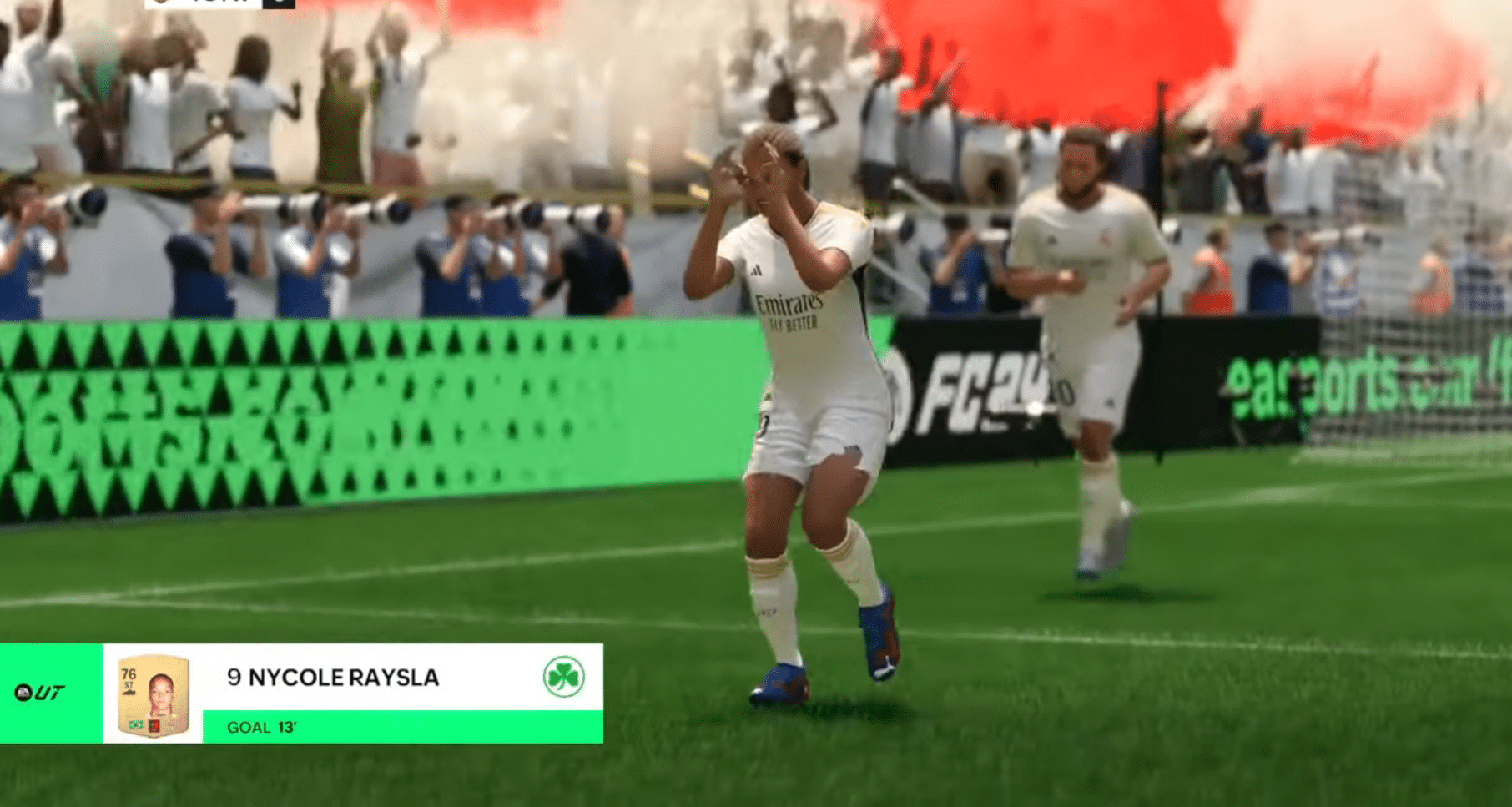1512x807 pixels.
Task: Select the 76 rating on the player card
Action: [x=129, y=673]
